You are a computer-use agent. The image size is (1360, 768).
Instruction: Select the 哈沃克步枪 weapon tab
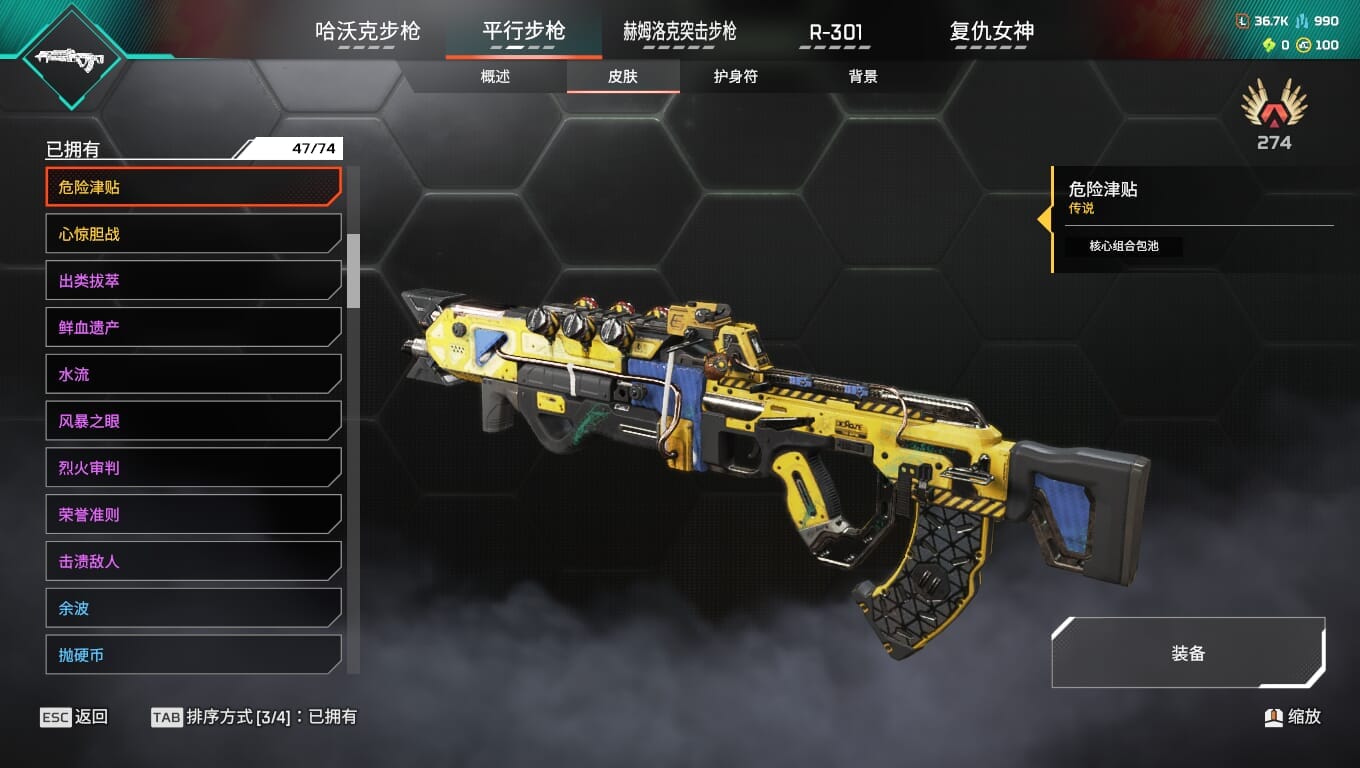click(x=367, y=31)
